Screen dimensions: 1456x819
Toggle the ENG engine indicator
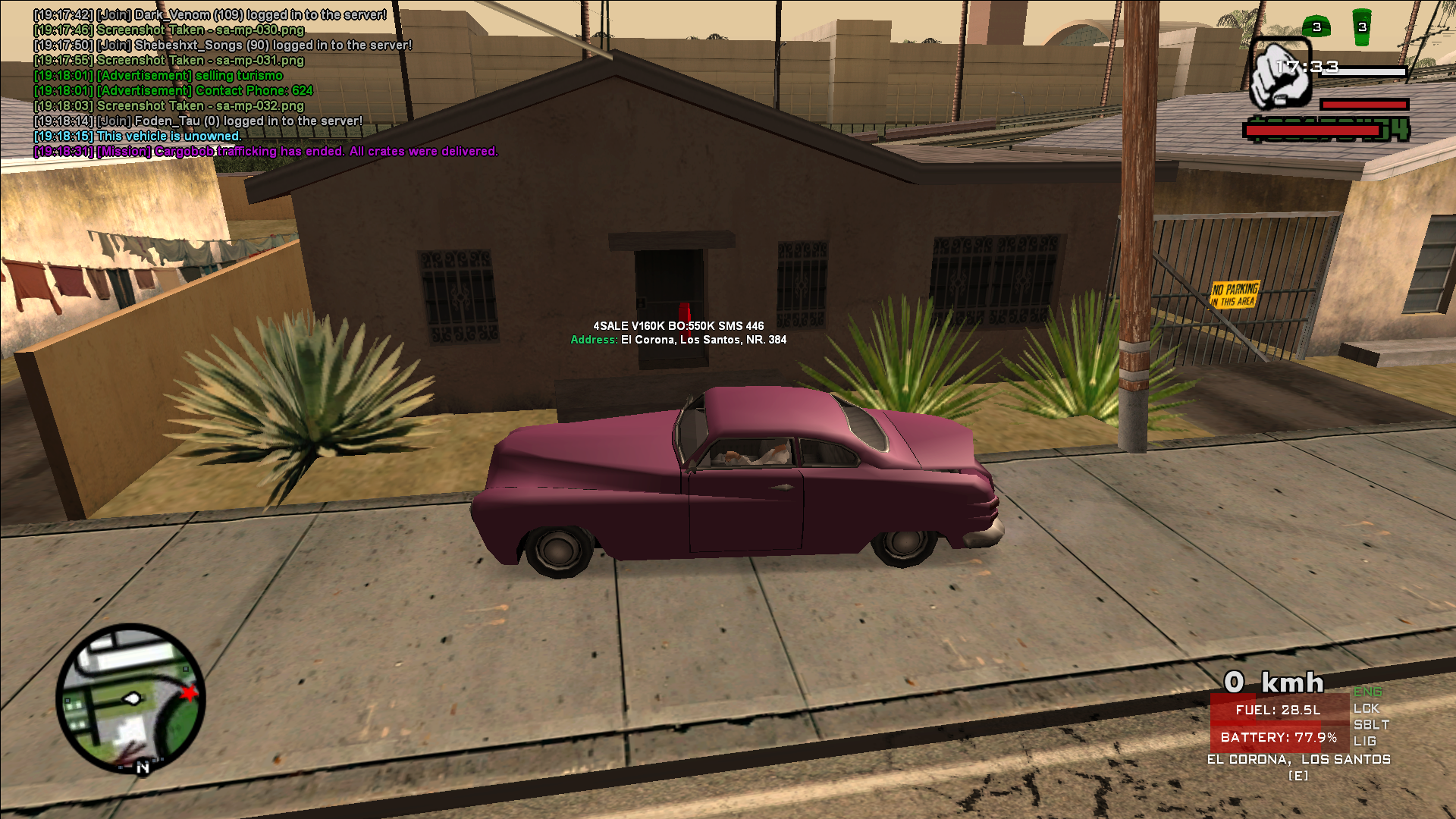pyautogui.click(x=1367, y=692)
